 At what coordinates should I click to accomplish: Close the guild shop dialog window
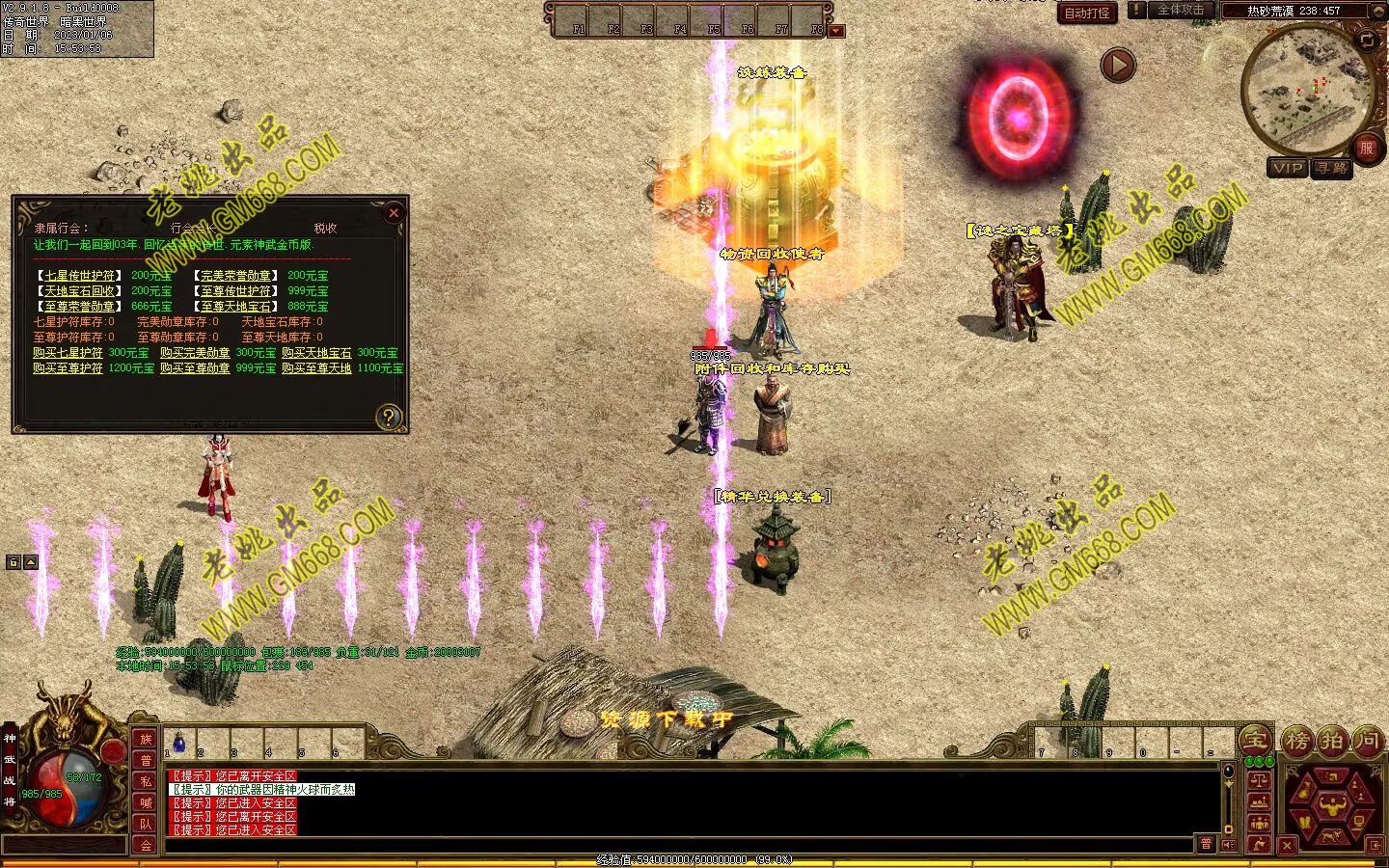pos(393,213)
